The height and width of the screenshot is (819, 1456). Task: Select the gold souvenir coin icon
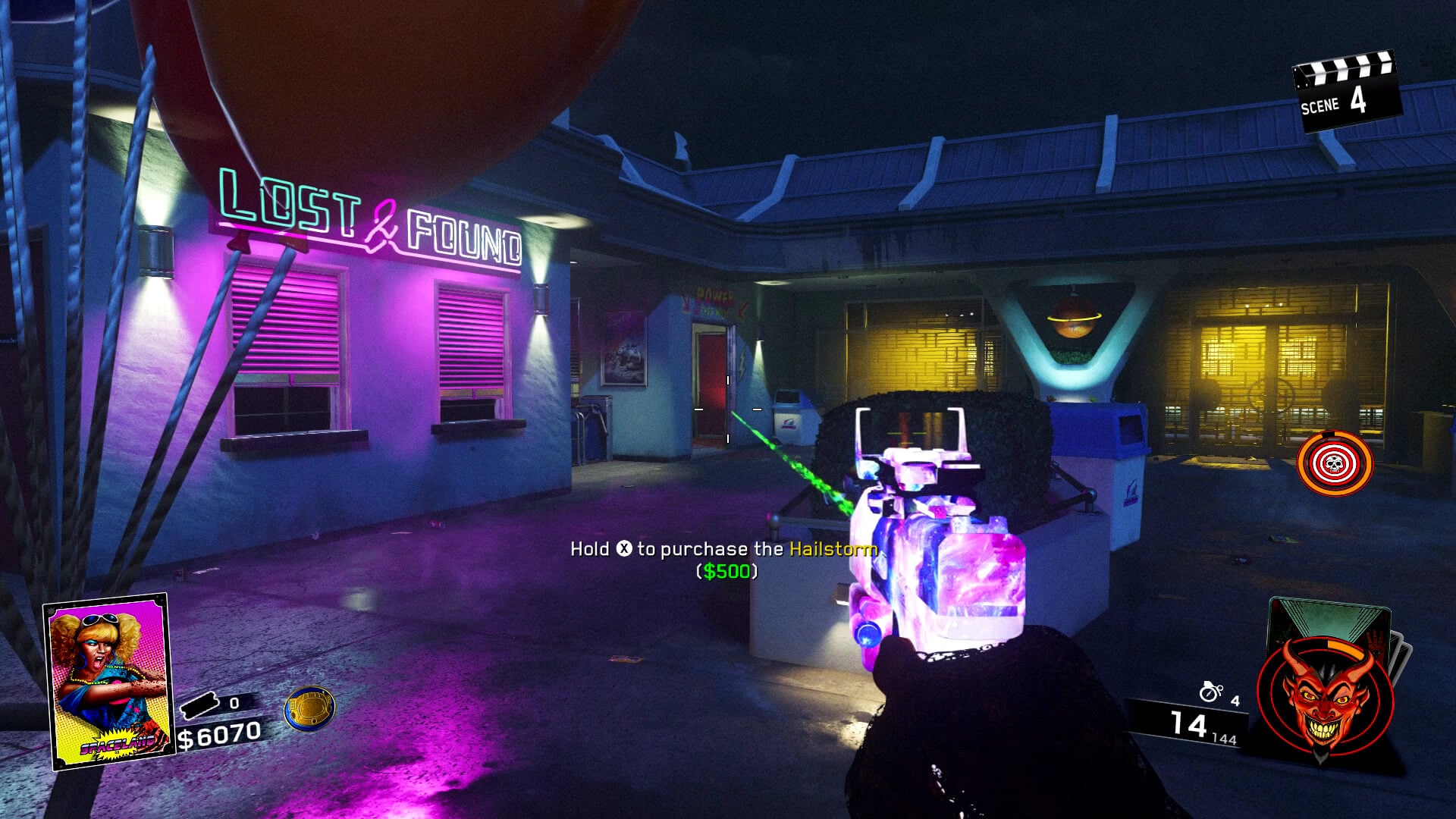coord(309,709)
